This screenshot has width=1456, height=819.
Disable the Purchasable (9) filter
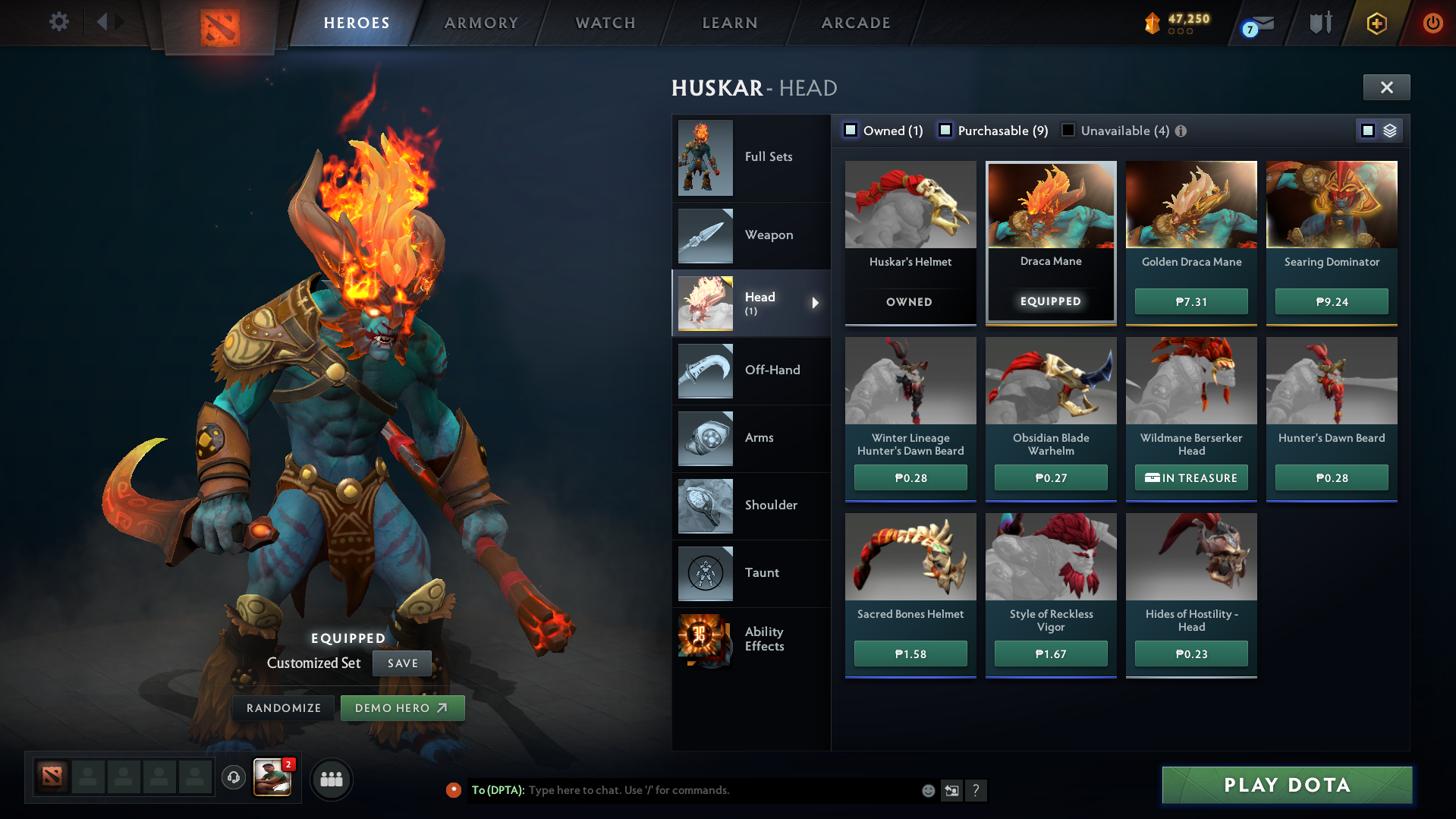[x=945, y=130]
